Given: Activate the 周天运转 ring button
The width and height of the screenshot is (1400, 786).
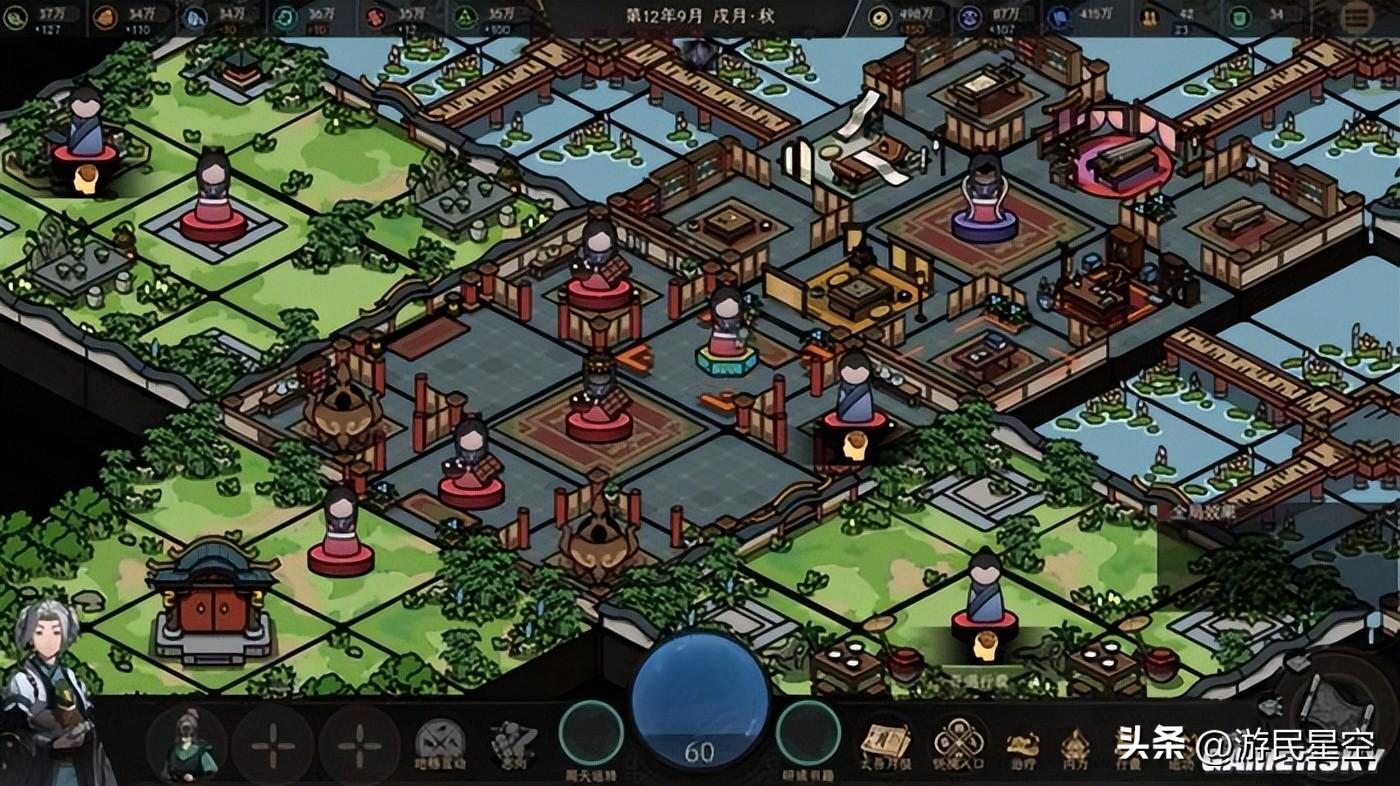Looking at the screenshot, I should [x=591, y=734].
